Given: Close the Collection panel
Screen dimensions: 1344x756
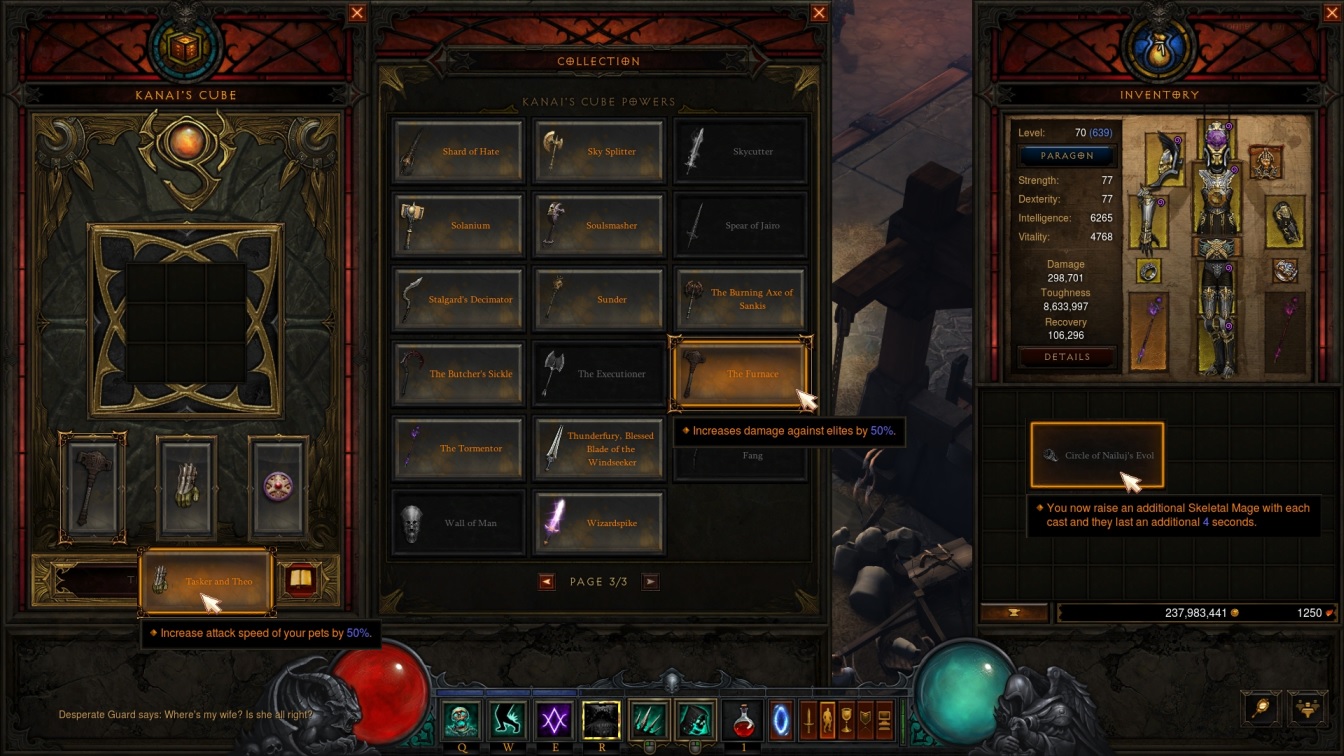Looking at the screenshot, I should click(x=819, y=13).
